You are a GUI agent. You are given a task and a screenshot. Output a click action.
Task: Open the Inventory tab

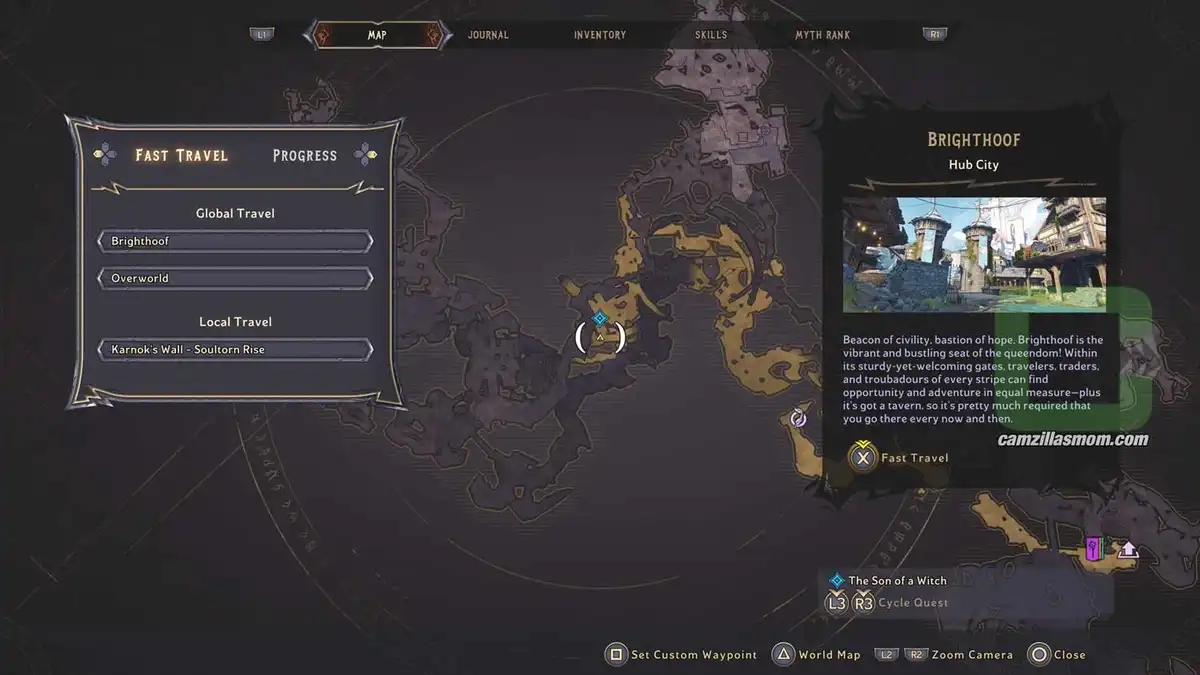tap(600, 35)
